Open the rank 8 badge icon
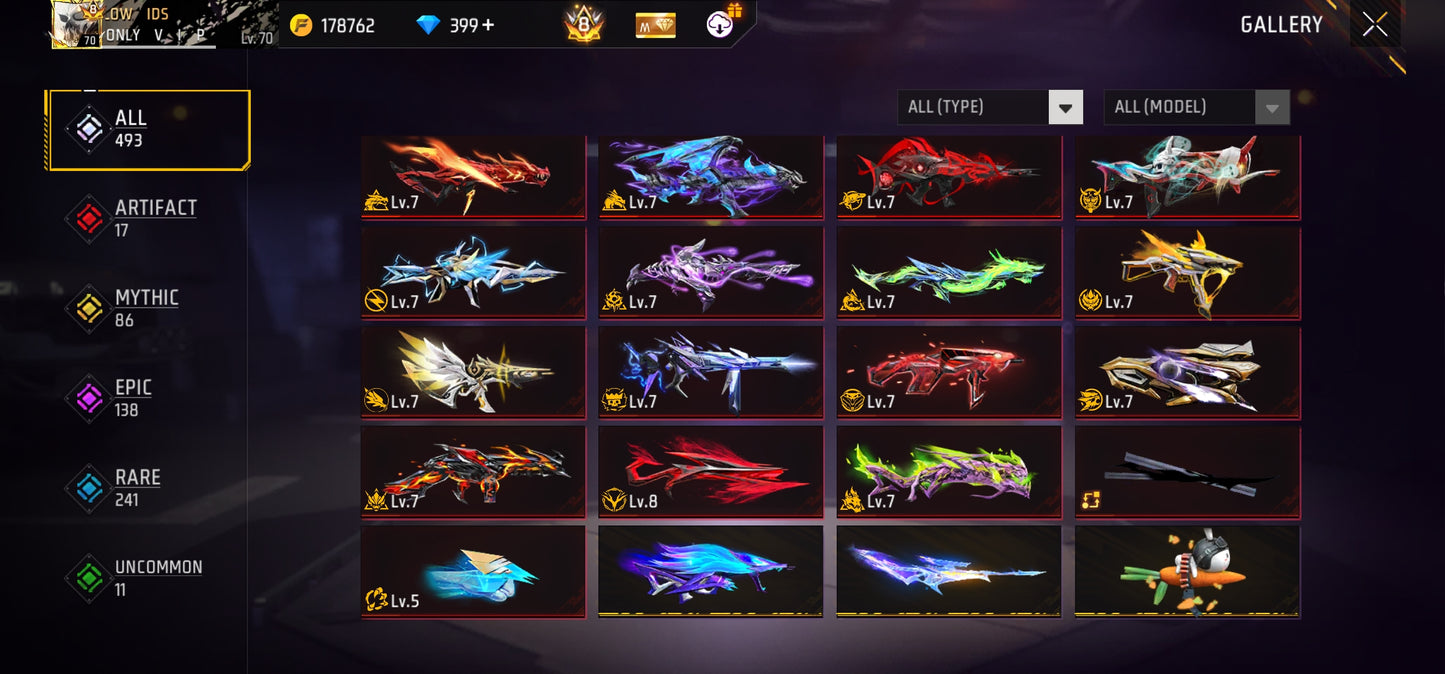The image size is (1445, 674). click(x=584, y=24)
